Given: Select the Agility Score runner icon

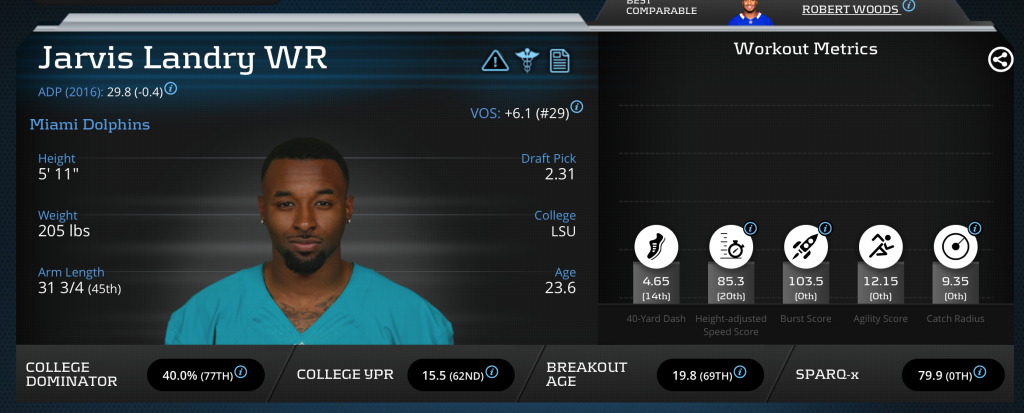Looking at the screenshot, I should [881, 245].
